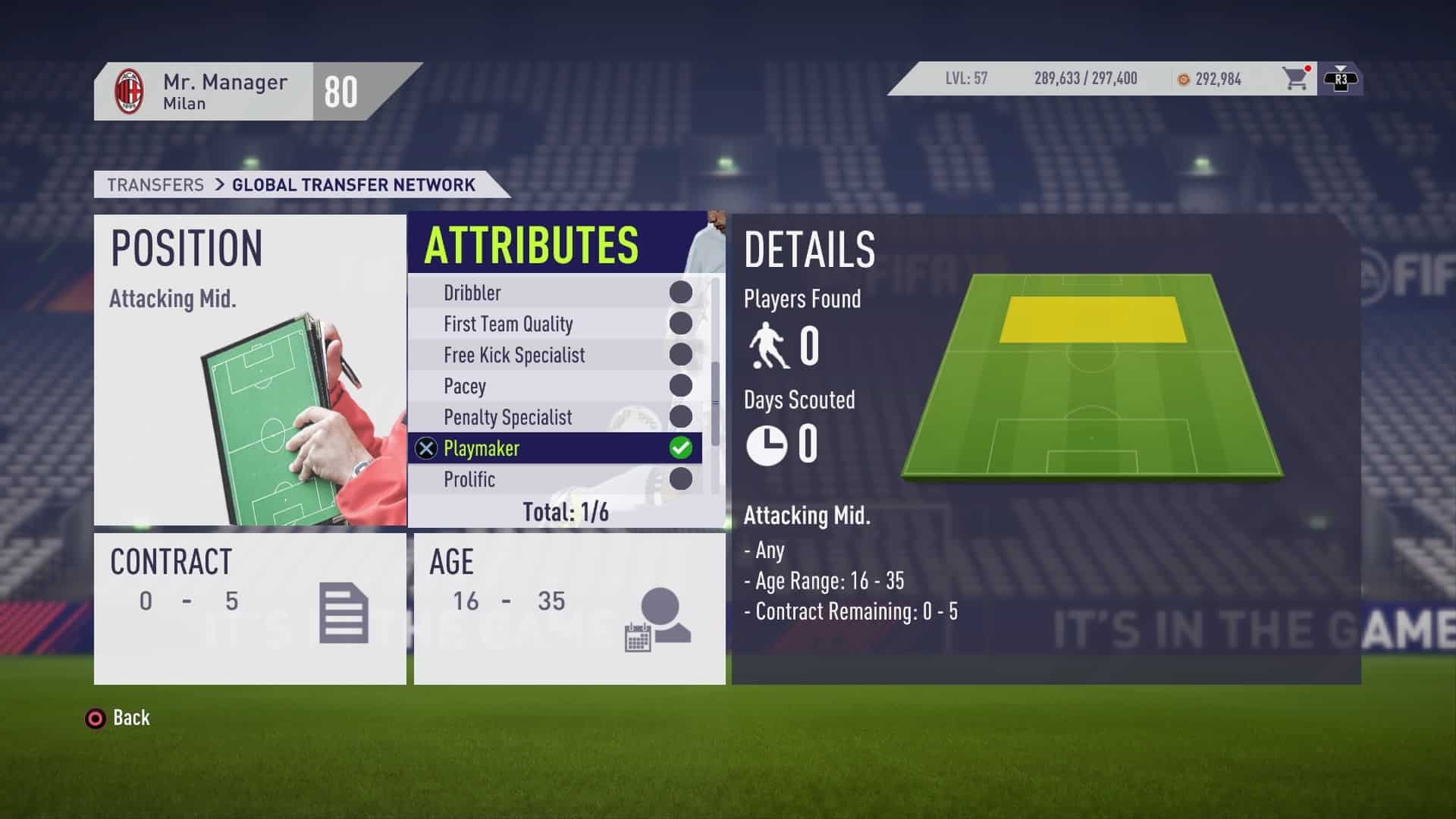
Task: Disable the Playmaker attribute
Action: [556, 448]
